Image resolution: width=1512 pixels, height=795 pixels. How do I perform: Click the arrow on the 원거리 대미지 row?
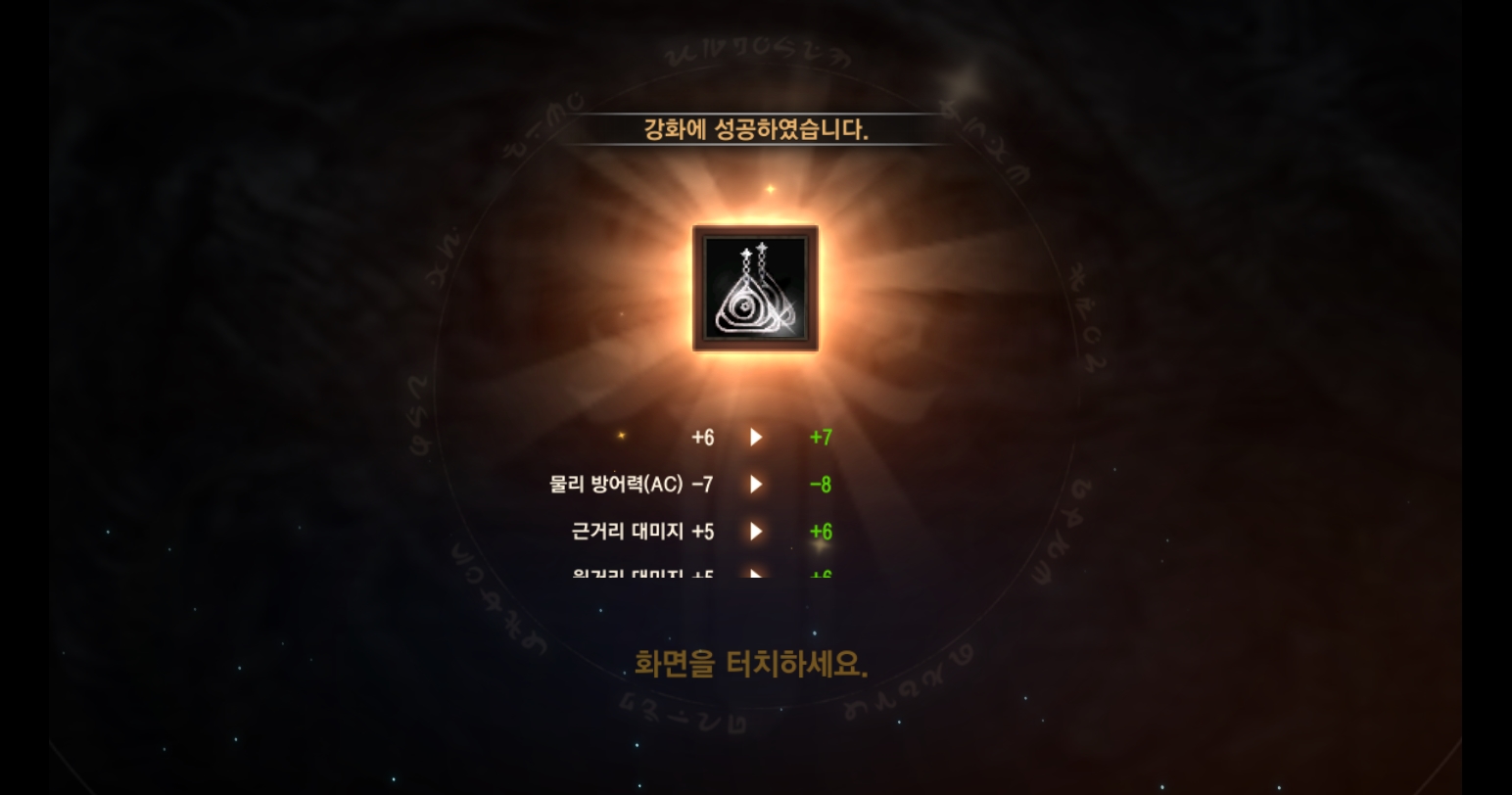pos(755,576)
